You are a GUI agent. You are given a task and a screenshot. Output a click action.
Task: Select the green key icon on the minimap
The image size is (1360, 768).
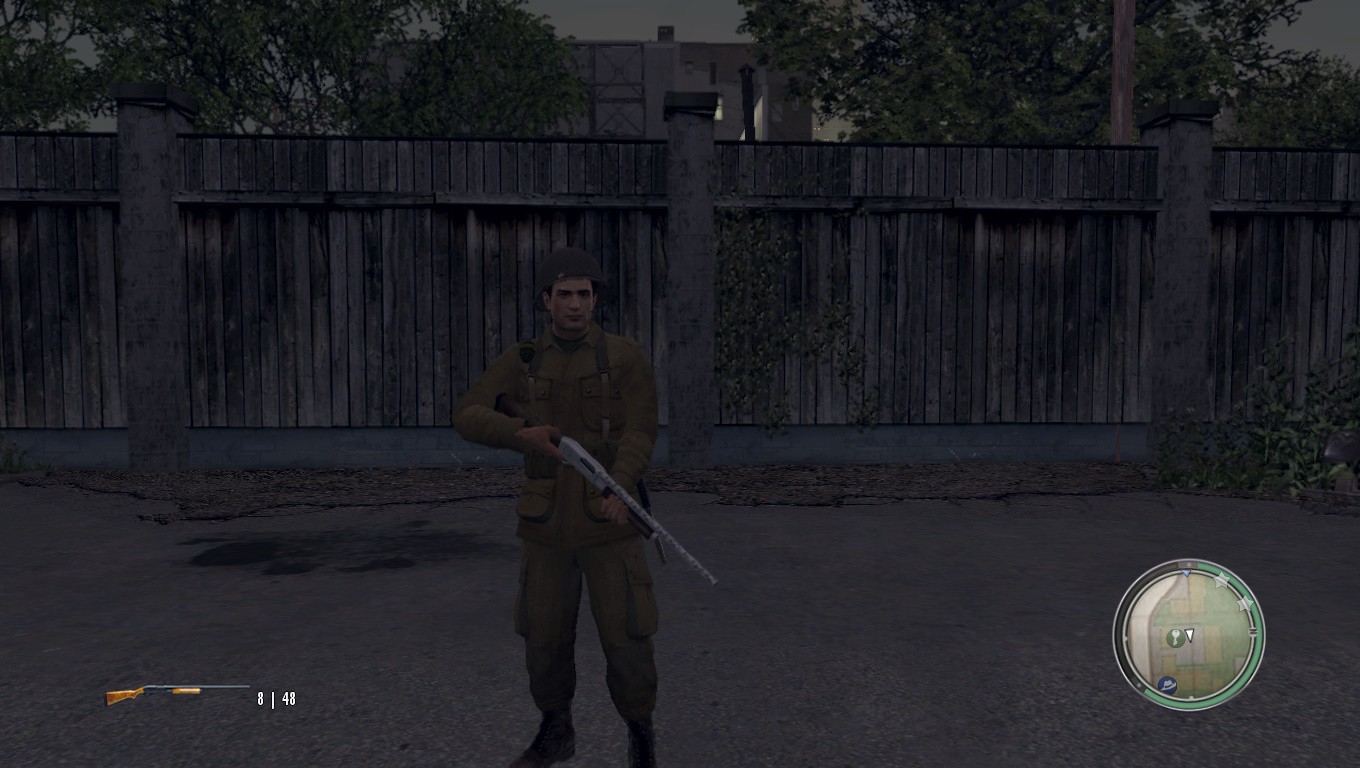tap(1174, 637)
